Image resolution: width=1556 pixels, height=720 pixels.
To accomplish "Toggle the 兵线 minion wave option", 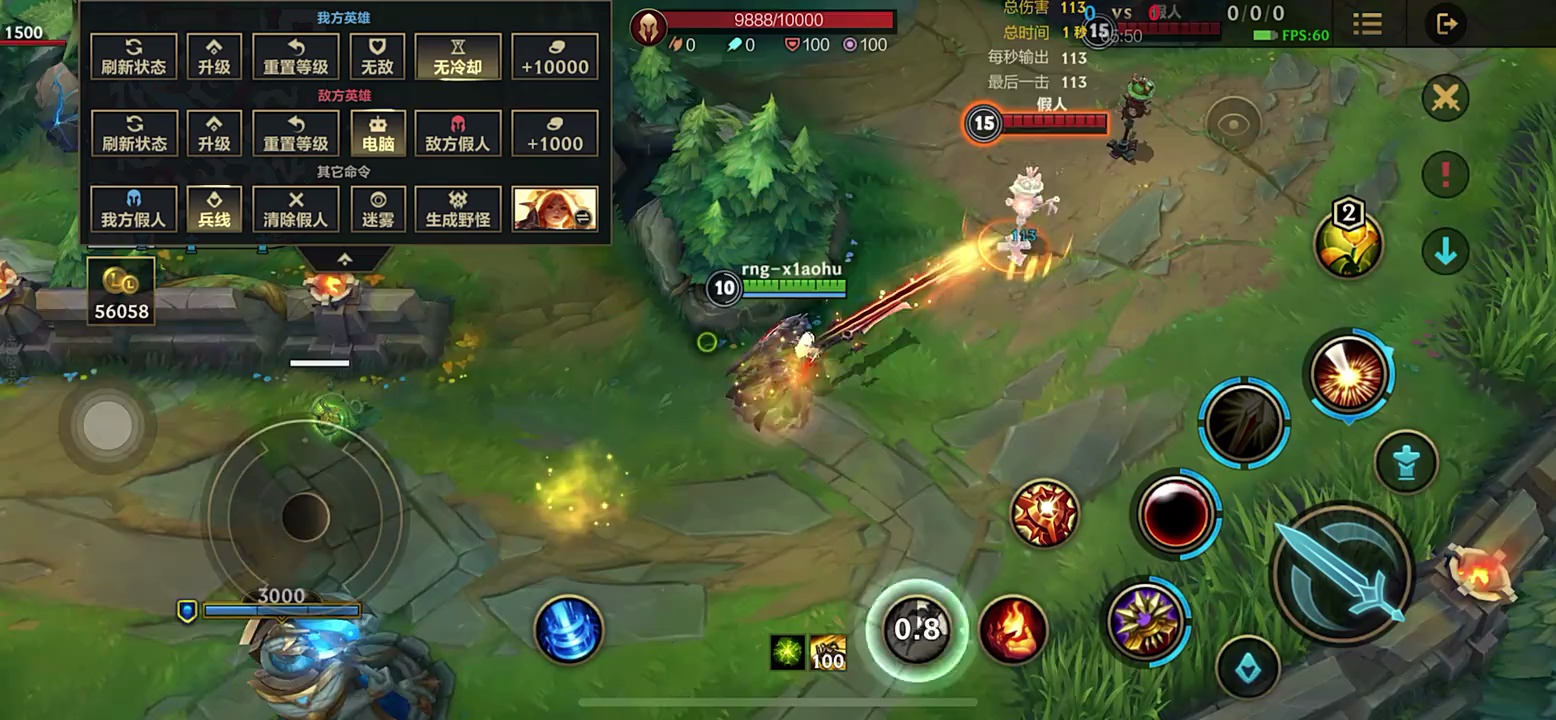I will click(214, 209).
